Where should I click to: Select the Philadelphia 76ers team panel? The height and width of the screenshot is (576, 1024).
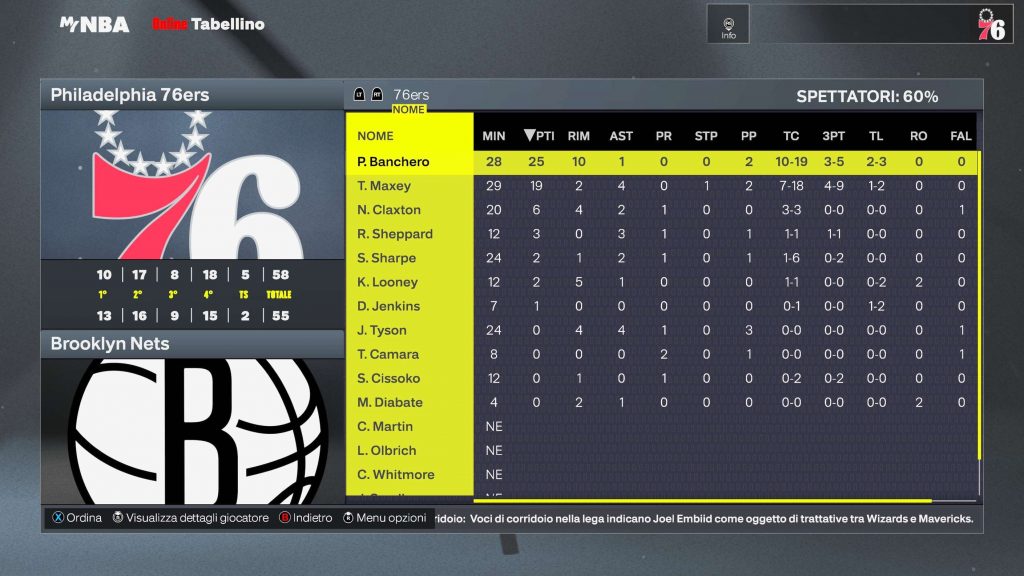pos(192,95)
